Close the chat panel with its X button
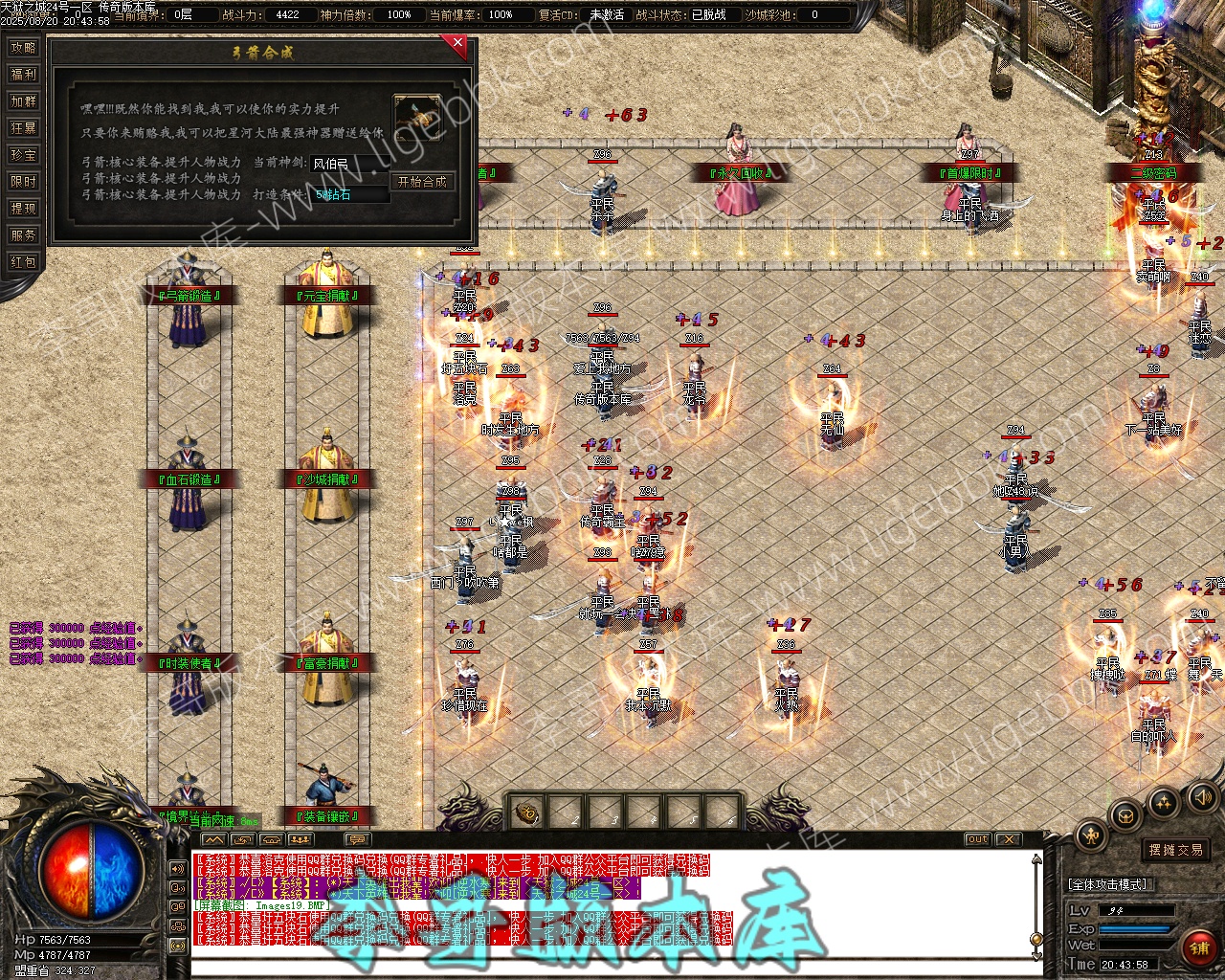Image resolution: width=1225 pixels, height=980 pixels. 1008,839
